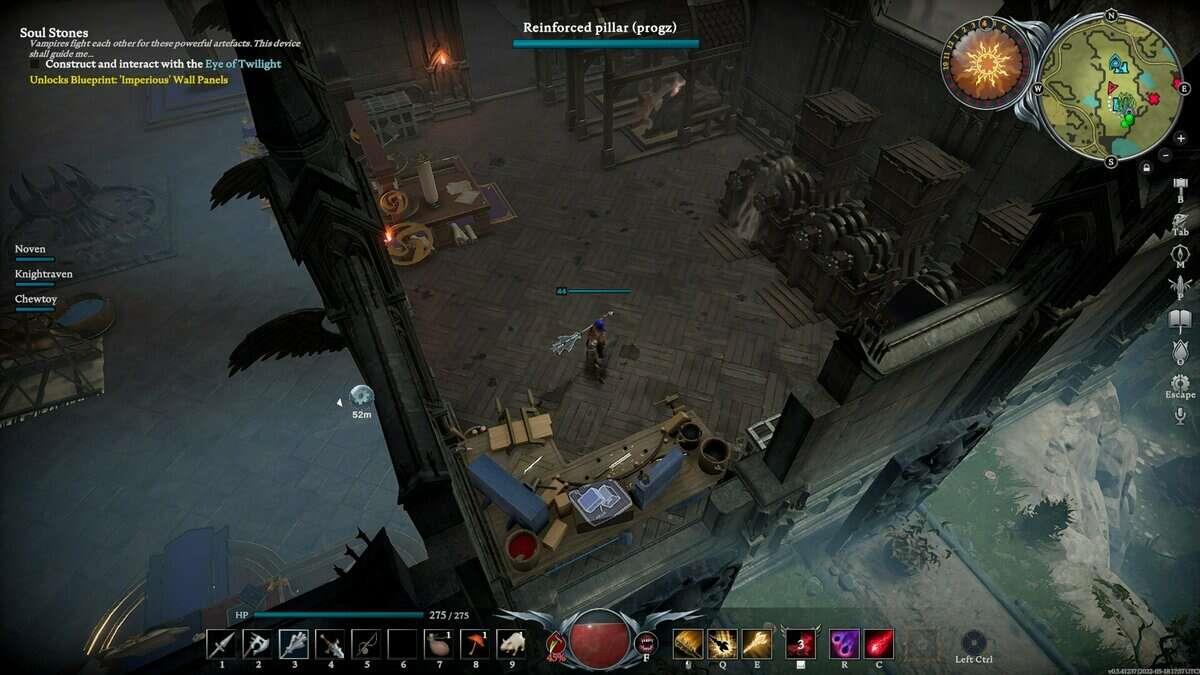Open the journal book icon

point(1180,320)
